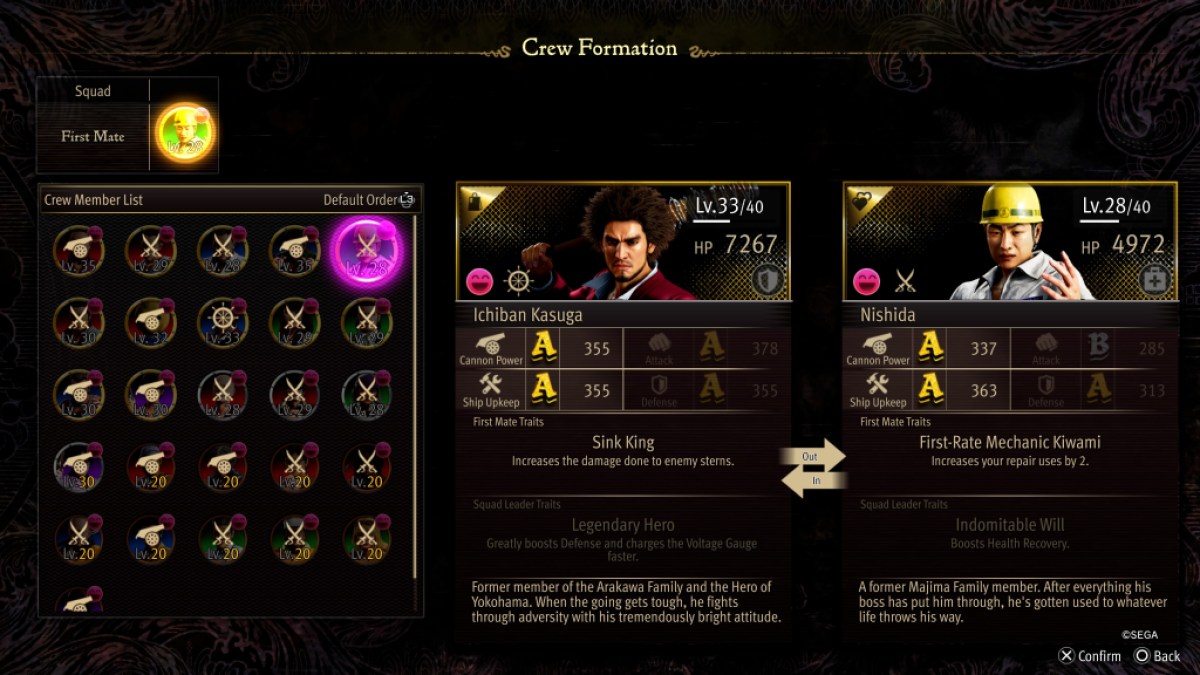1200x675 pixels.
Task: Change the Default Order sorting
Action: tap(368, 200)
